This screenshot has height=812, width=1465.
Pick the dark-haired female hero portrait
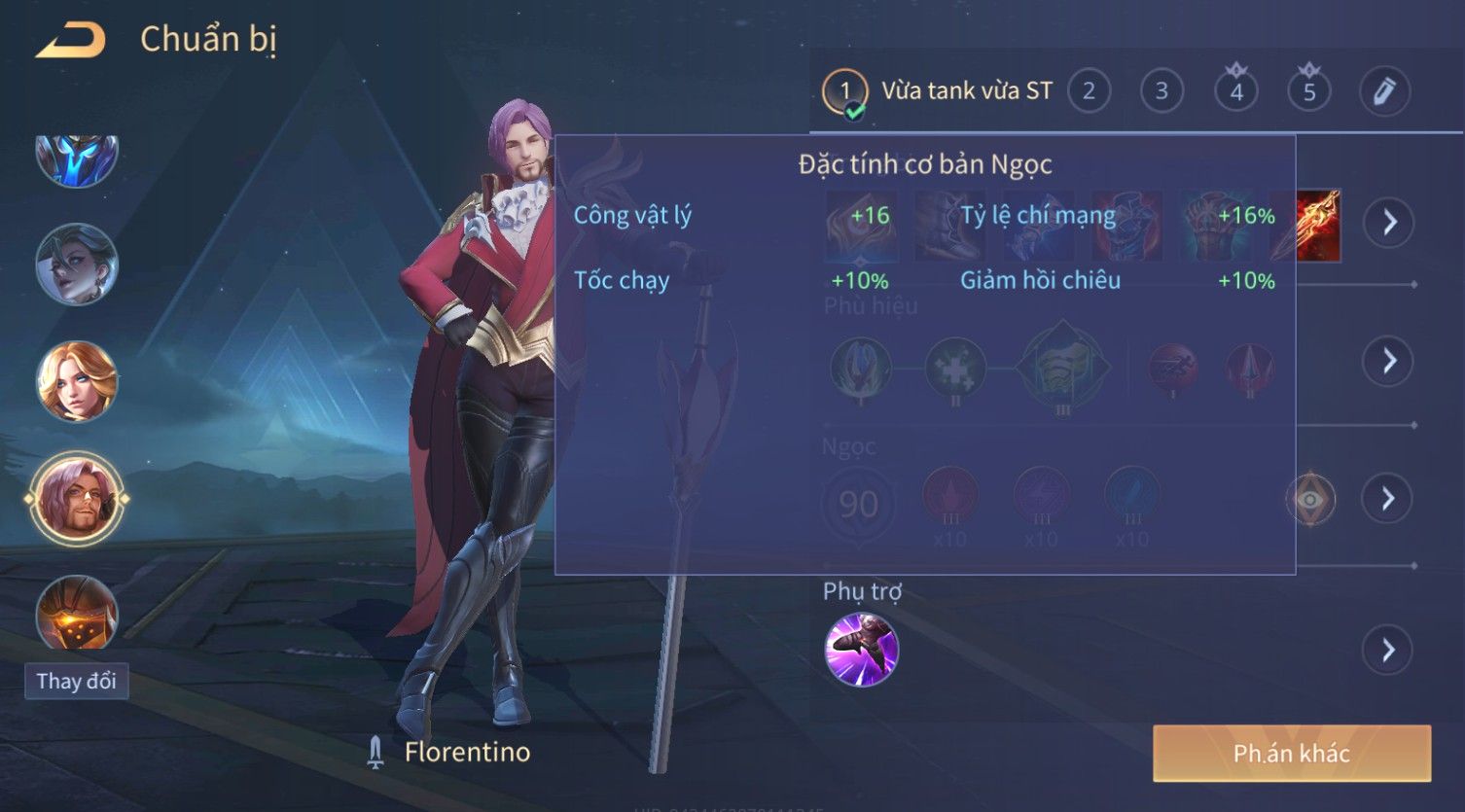point(77,264)
